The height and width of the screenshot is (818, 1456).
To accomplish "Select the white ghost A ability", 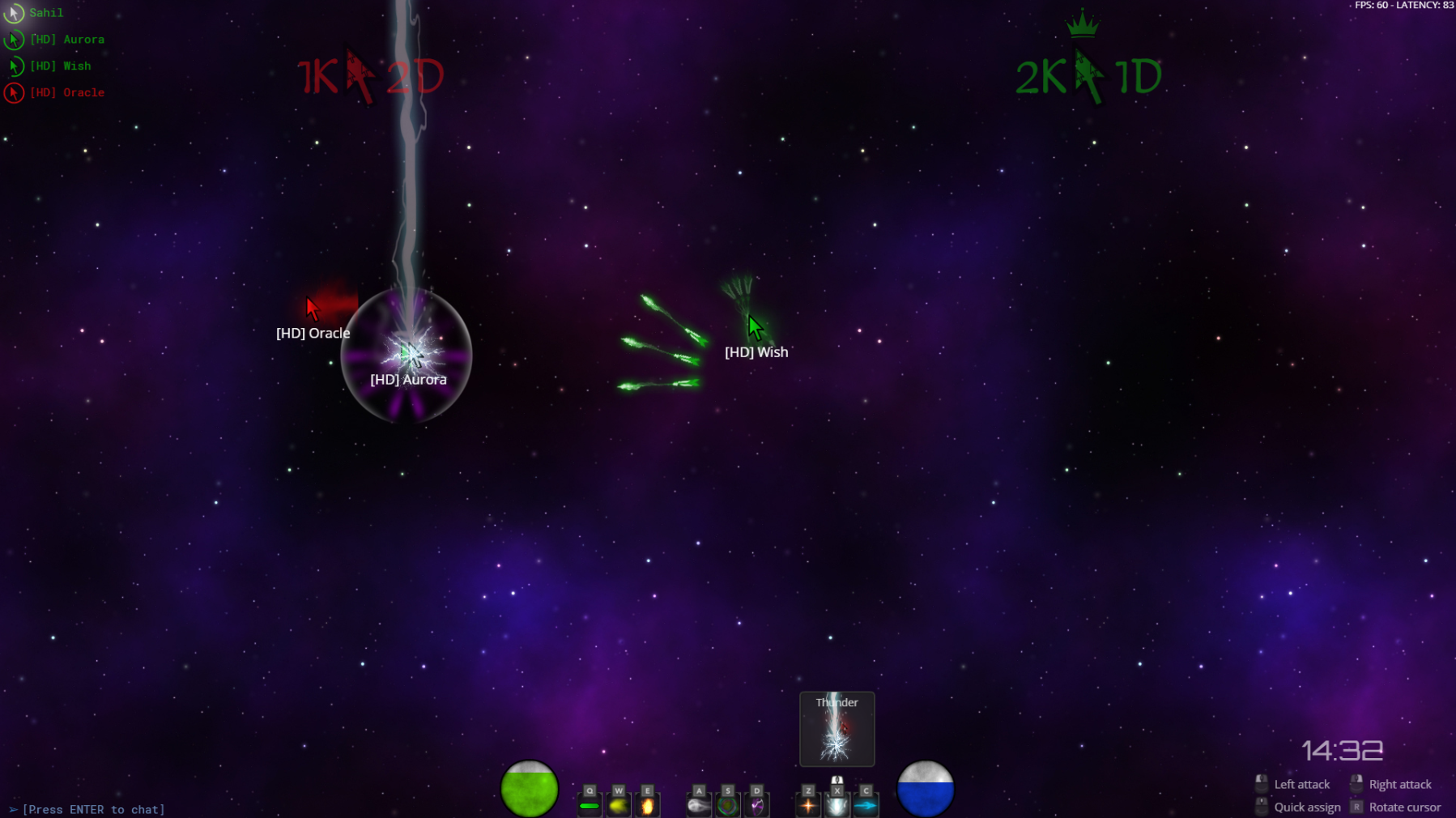I will click(699, 805).
